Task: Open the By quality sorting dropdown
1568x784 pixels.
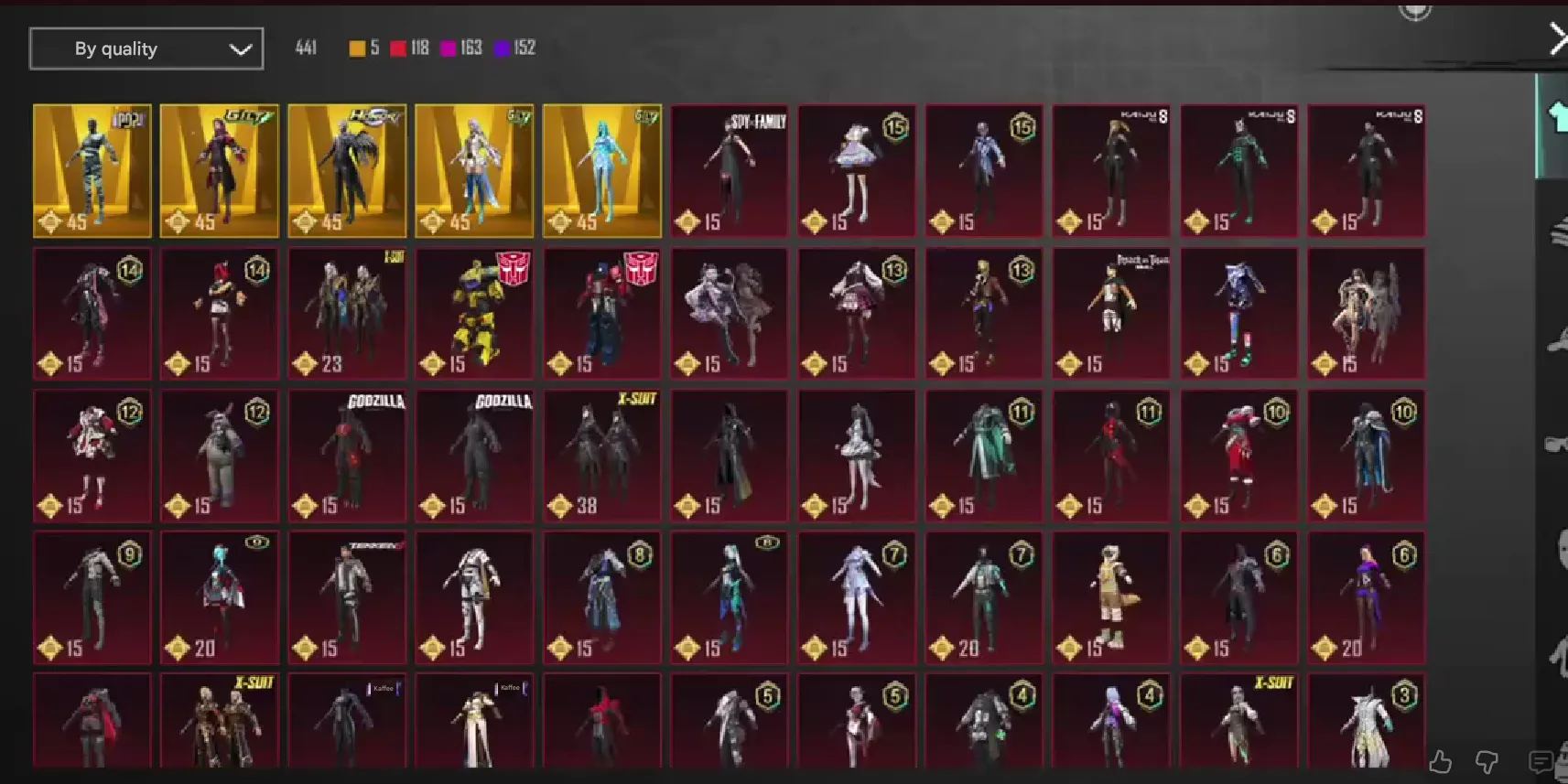Action: tap(146, 48)
